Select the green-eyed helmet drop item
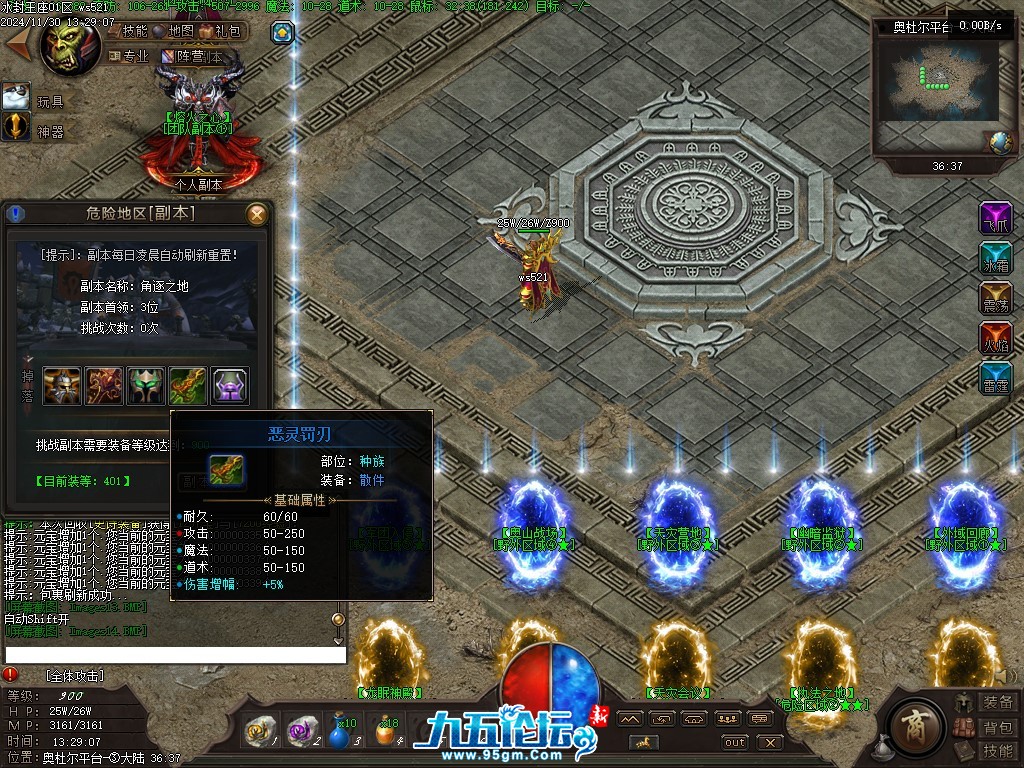 pyautogui.click(x=146, y=386)
